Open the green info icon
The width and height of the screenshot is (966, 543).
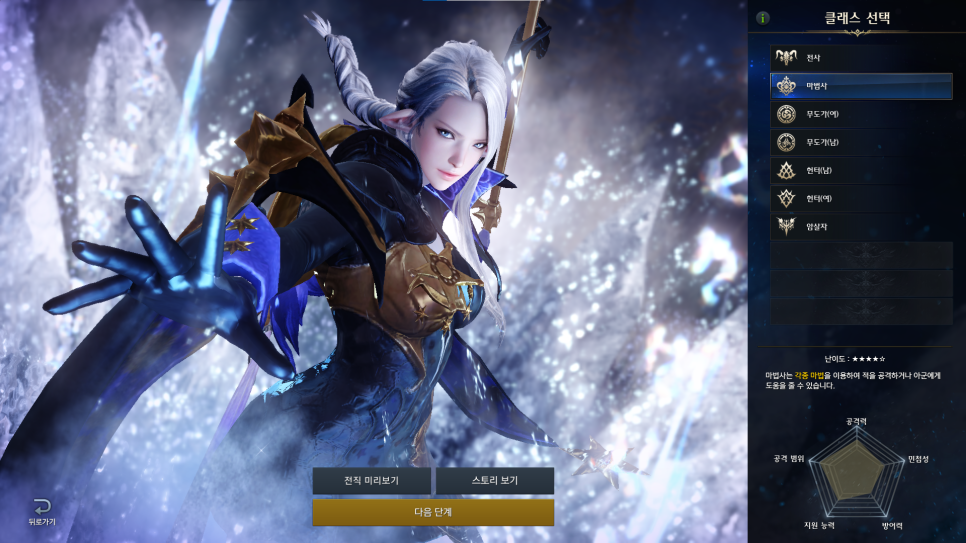click(x=763, y=18)
